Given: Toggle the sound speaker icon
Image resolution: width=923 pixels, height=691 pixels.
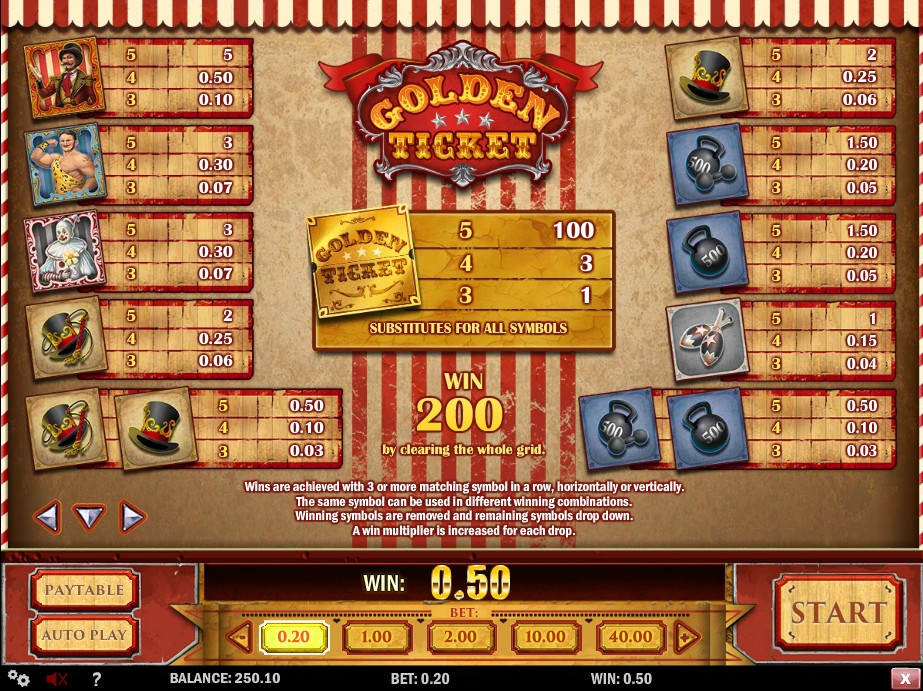Looking at the screenshot, I should [x=56, y=679].
